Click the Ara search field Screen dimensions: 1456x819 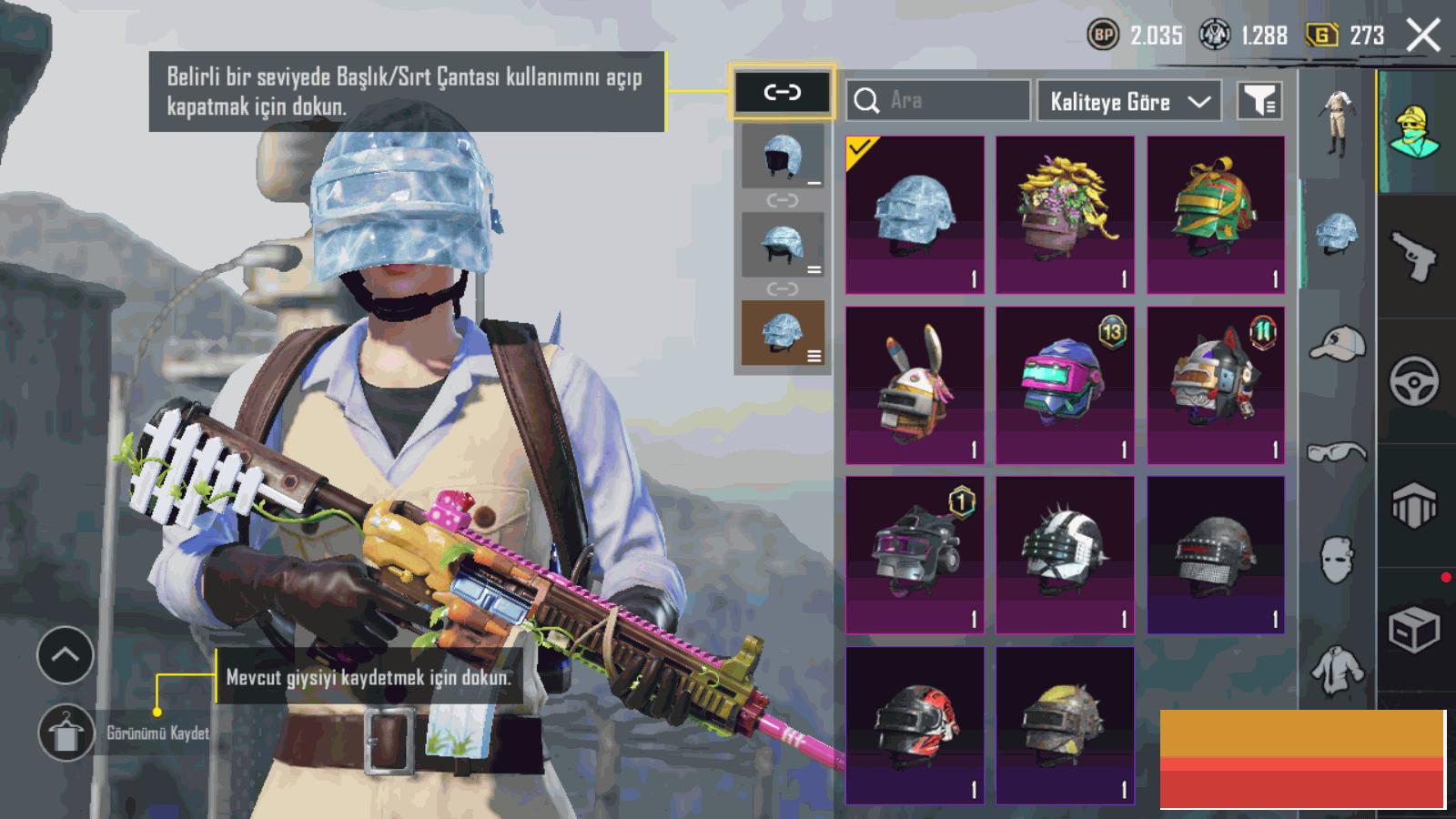click(937, 101)
